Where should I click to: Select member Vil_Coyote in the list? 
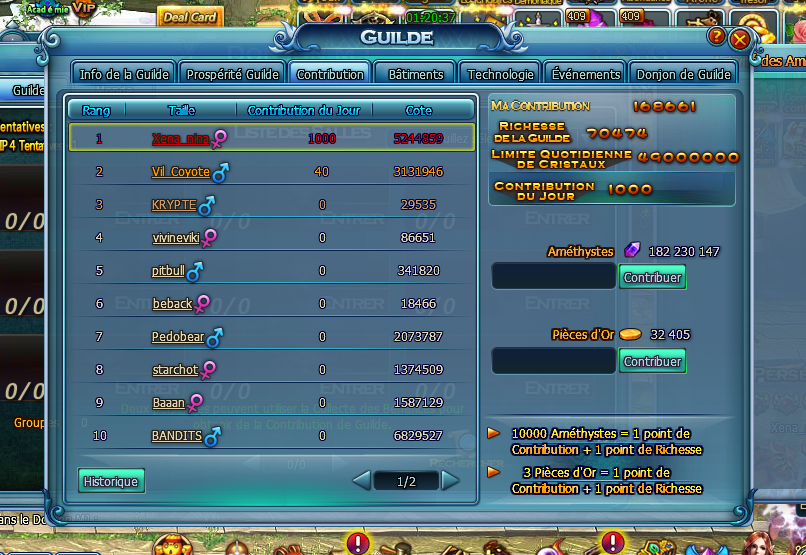point(181,172)
